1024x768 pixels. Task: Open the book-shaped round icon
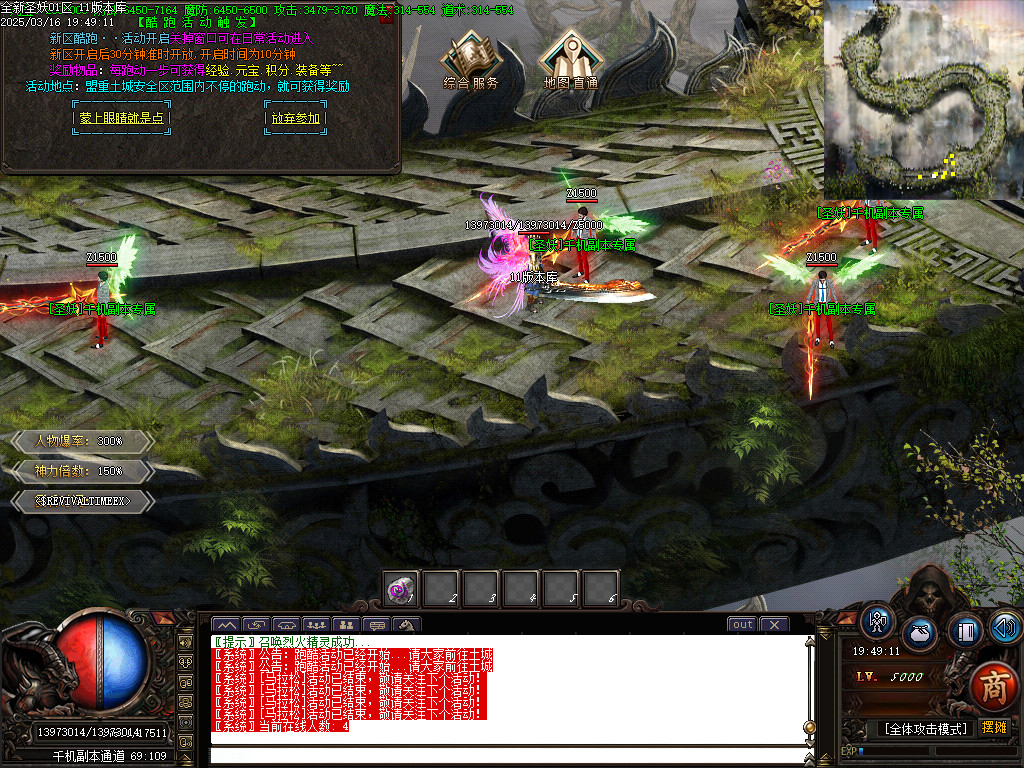tap(965, 631)
